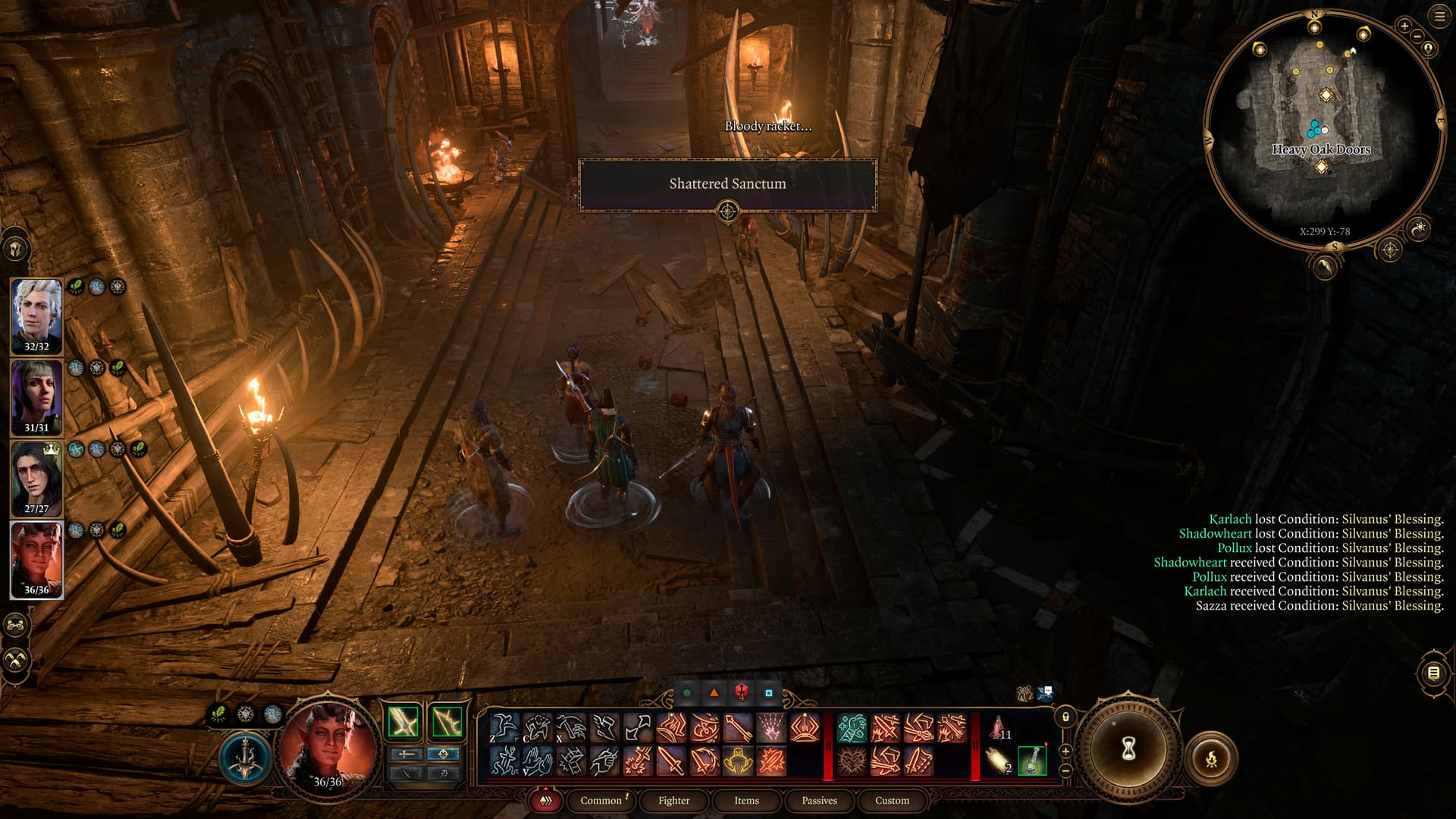
Task: Open the main menu hamburger button
Action: (1439, 17)
